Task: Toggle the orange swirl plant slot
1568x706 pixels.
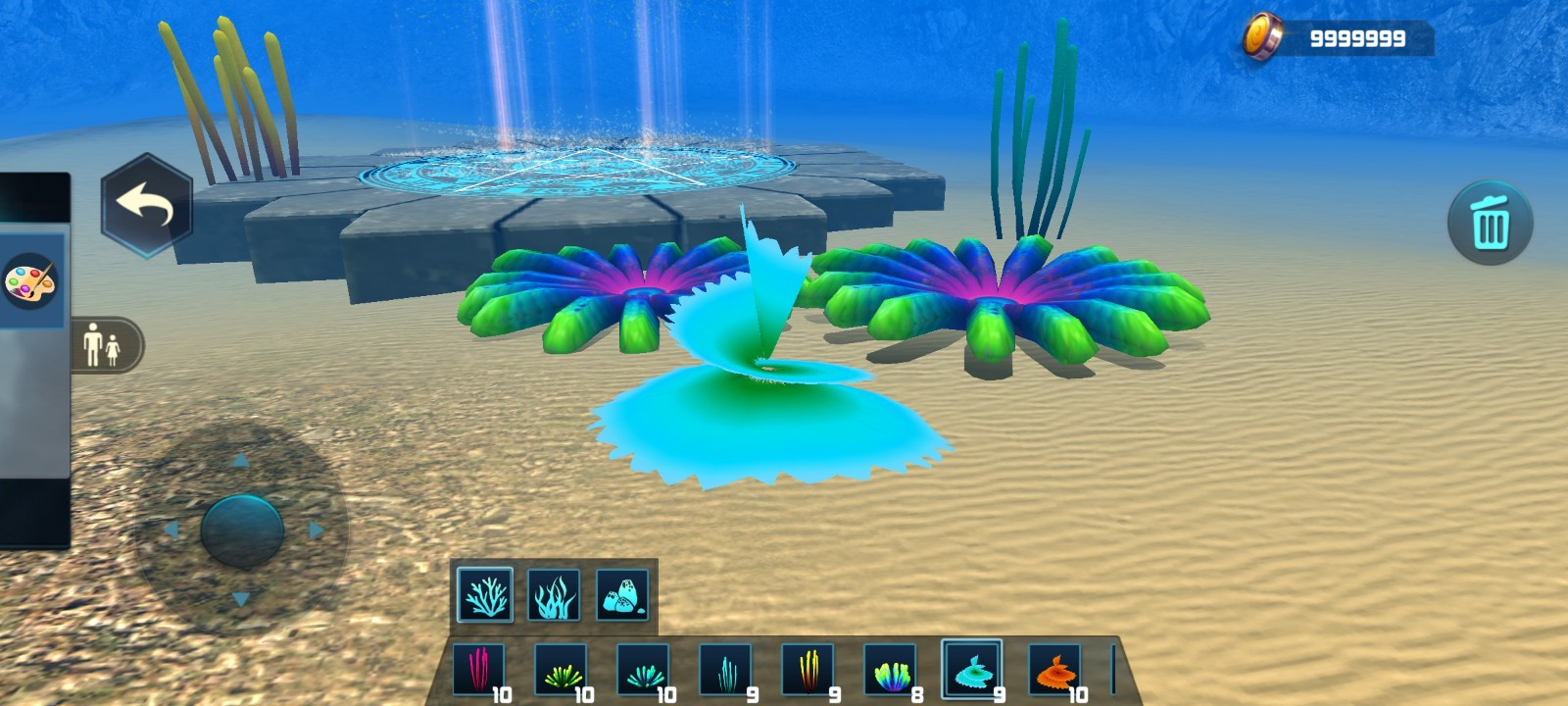Action: 1056,670
